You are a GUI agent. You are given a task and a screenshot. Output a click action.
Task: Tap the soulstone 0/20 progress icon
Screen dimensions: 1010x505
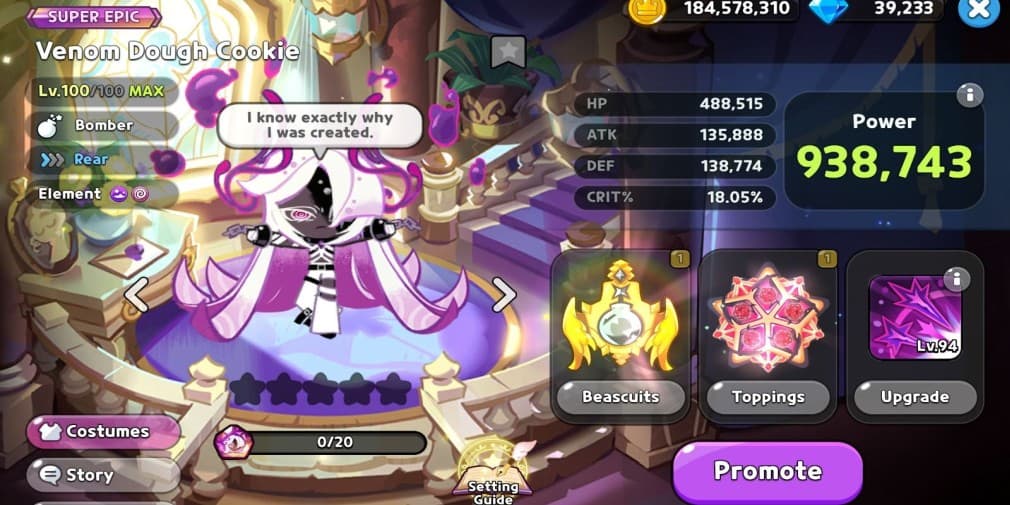(x=234, y=442)
